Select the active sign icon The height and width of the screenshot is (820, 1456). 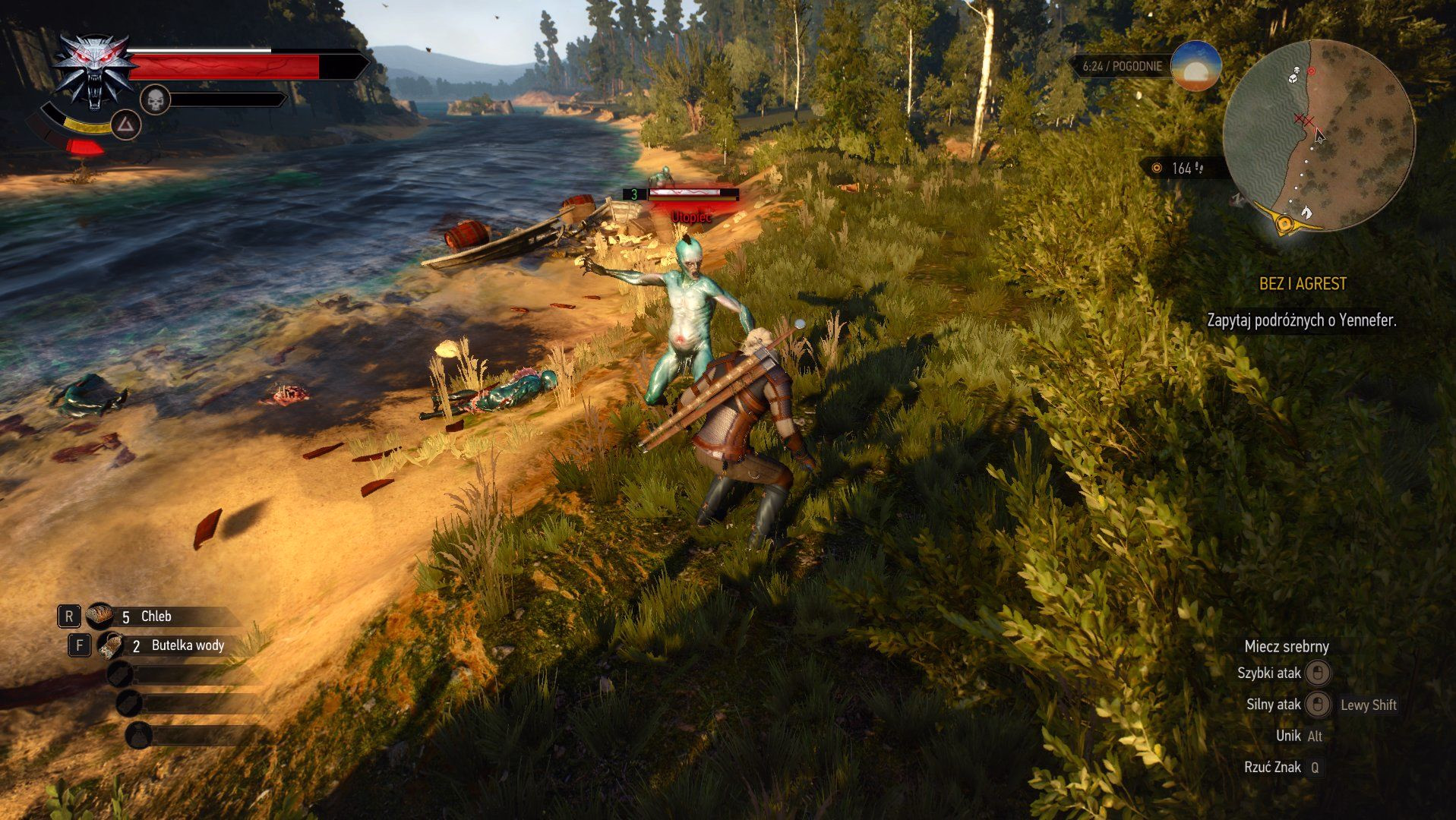[126, 125]
